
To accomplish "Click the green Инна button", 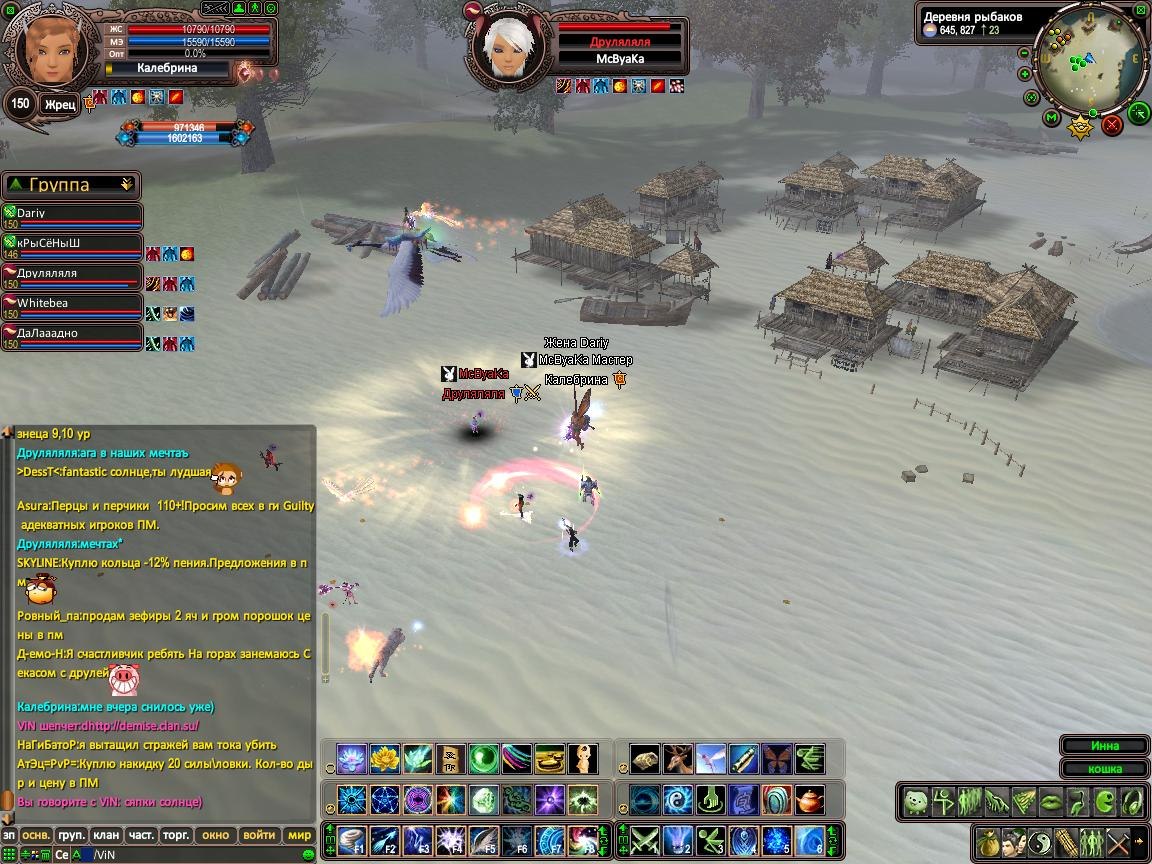I will 1105,746.
